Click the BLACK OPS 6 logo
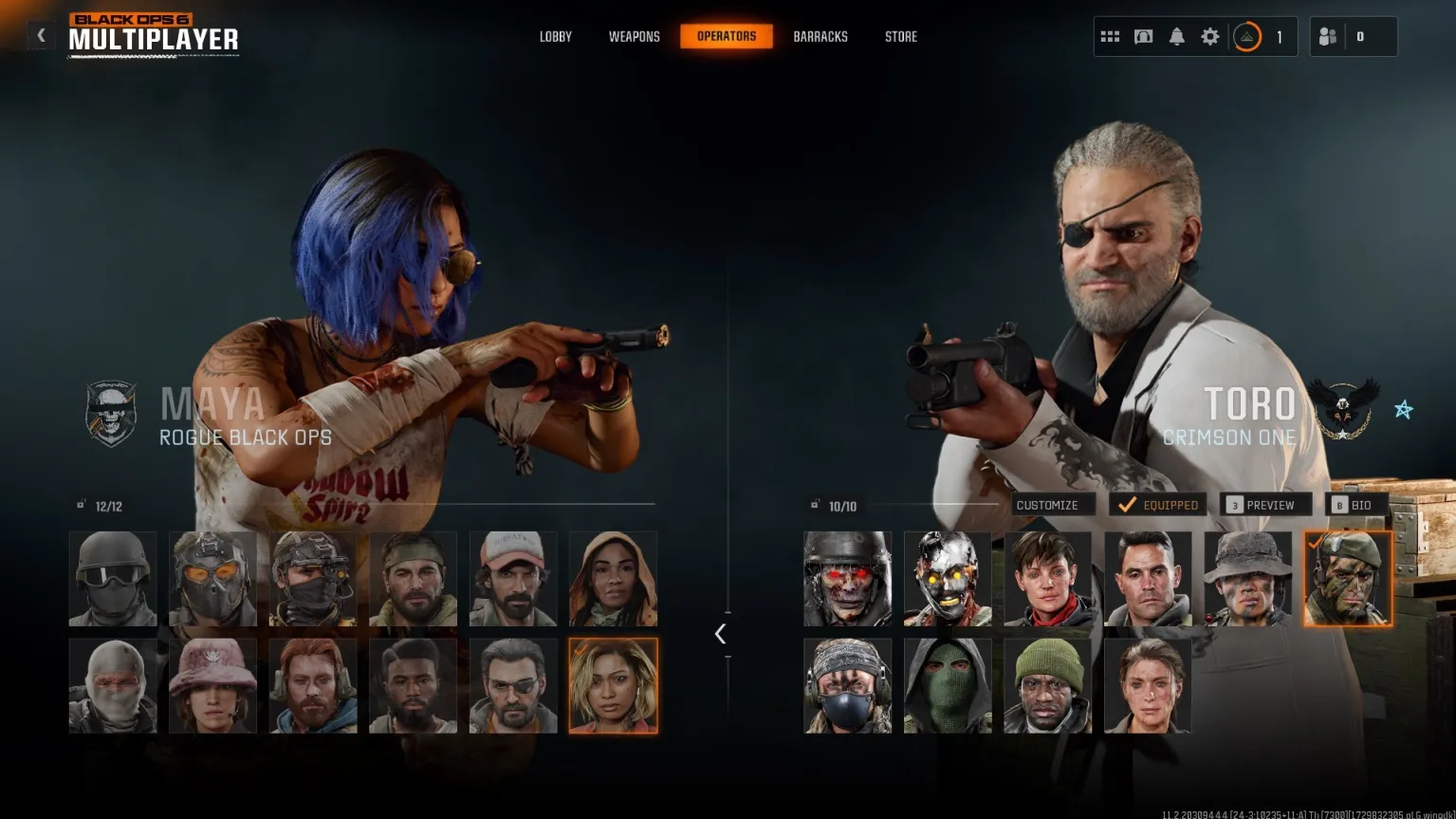This screenshot has height=819, width=1456. pyautogui.click(x=129, y=18)
